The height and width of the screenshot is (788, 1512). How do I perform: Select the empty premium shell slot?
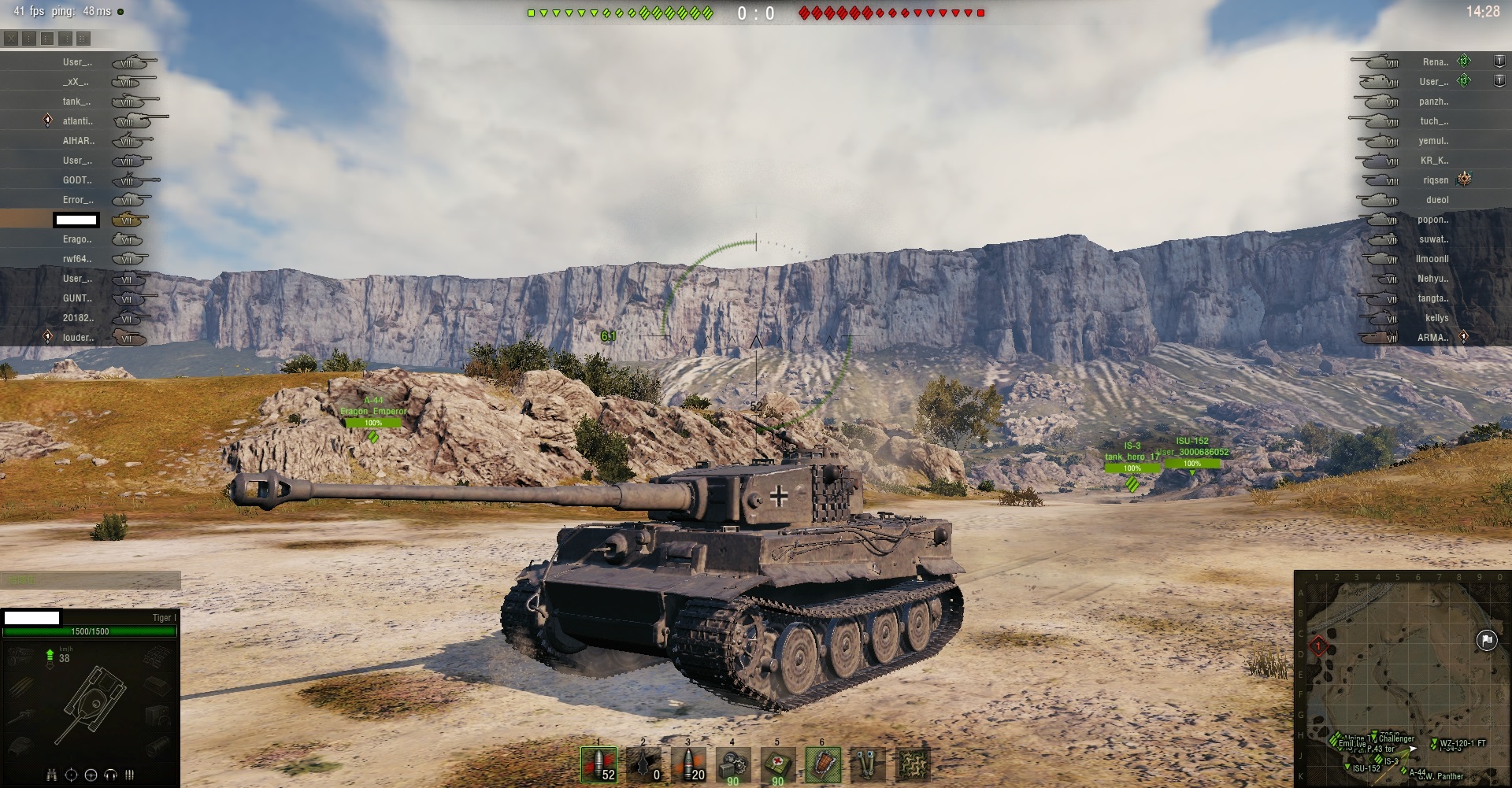tap(643, 764)
